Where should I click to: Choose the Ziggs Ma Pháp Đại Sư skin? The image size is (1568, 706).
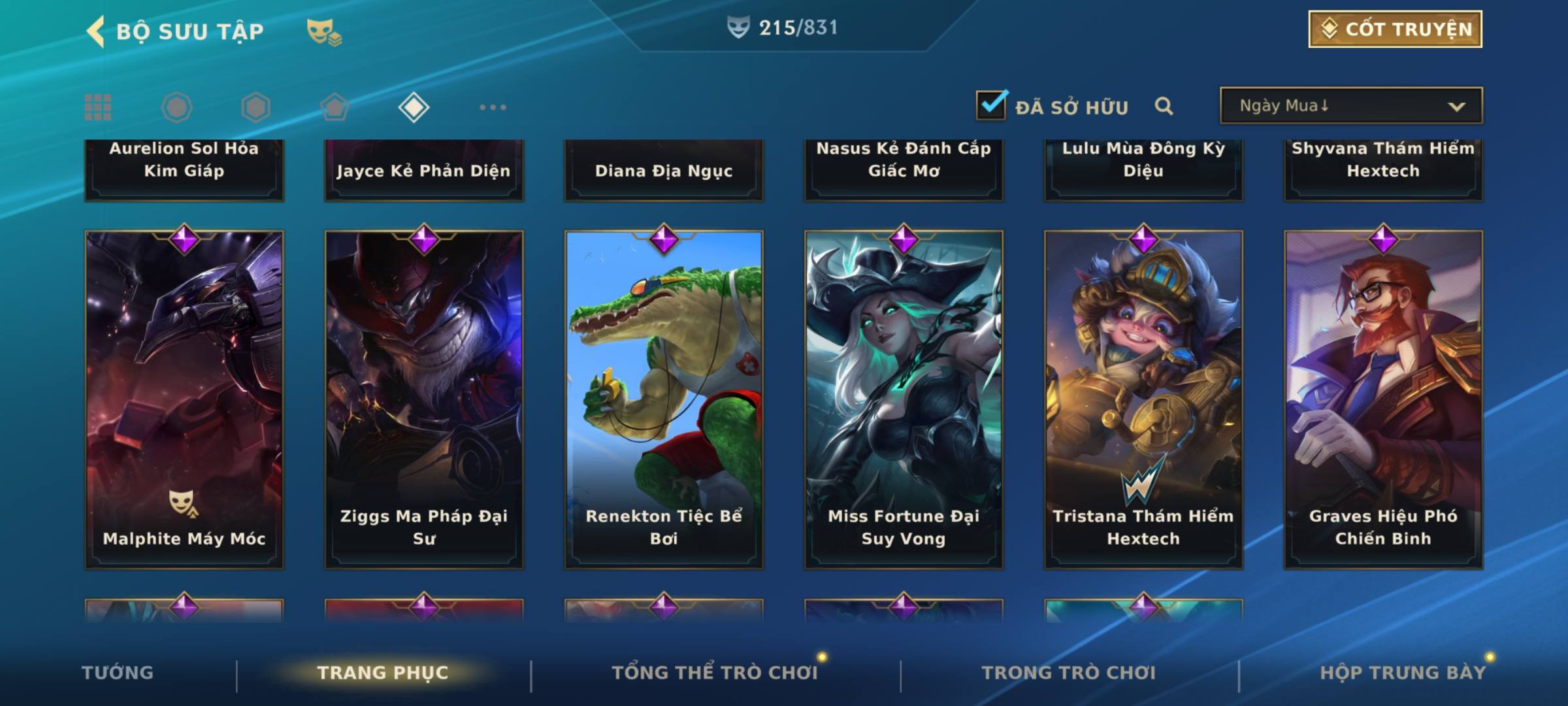pos(424,399)
